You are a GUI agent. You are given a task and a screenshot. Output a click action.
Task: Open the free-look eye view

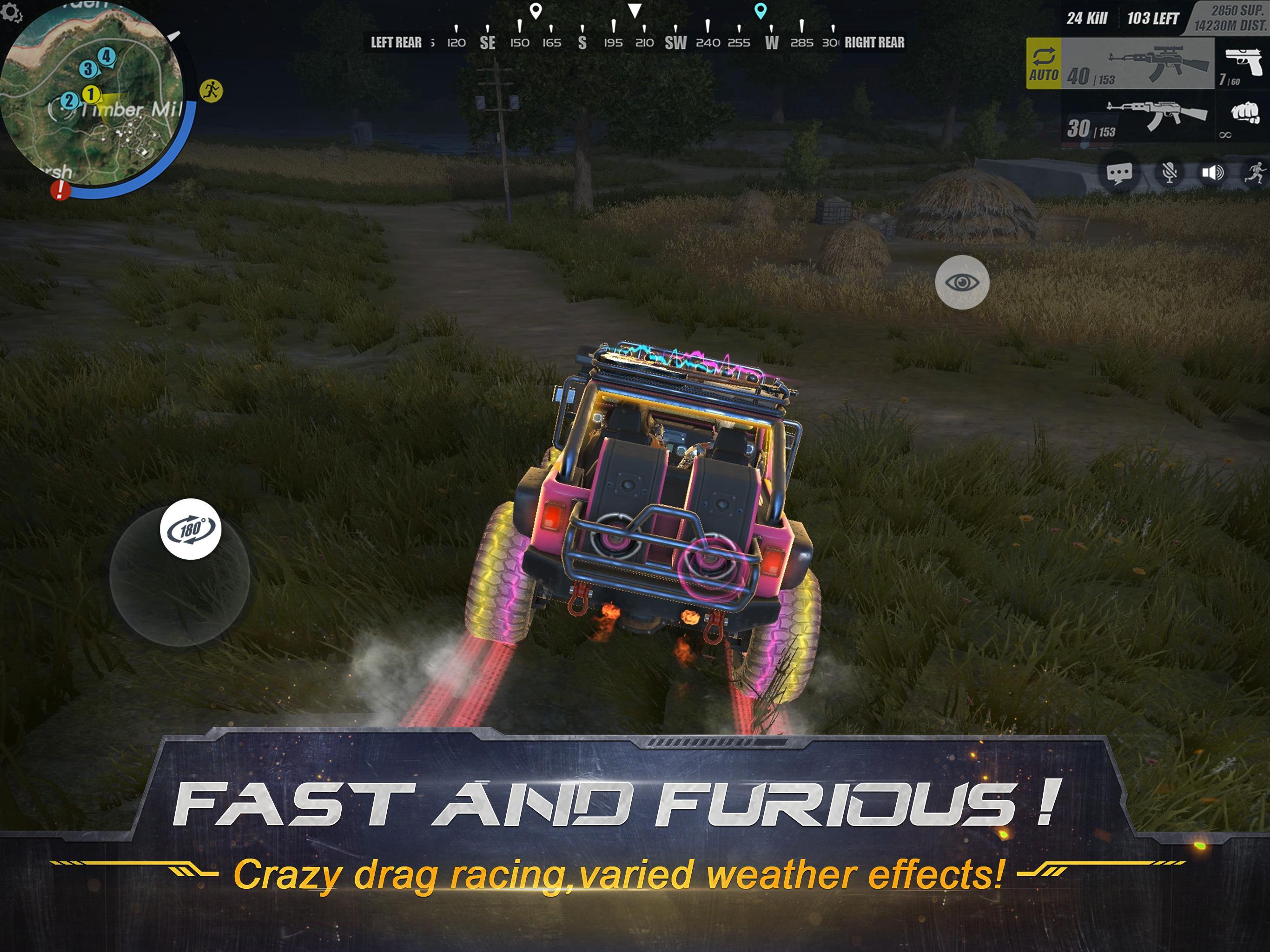click(x=963, y=280)
